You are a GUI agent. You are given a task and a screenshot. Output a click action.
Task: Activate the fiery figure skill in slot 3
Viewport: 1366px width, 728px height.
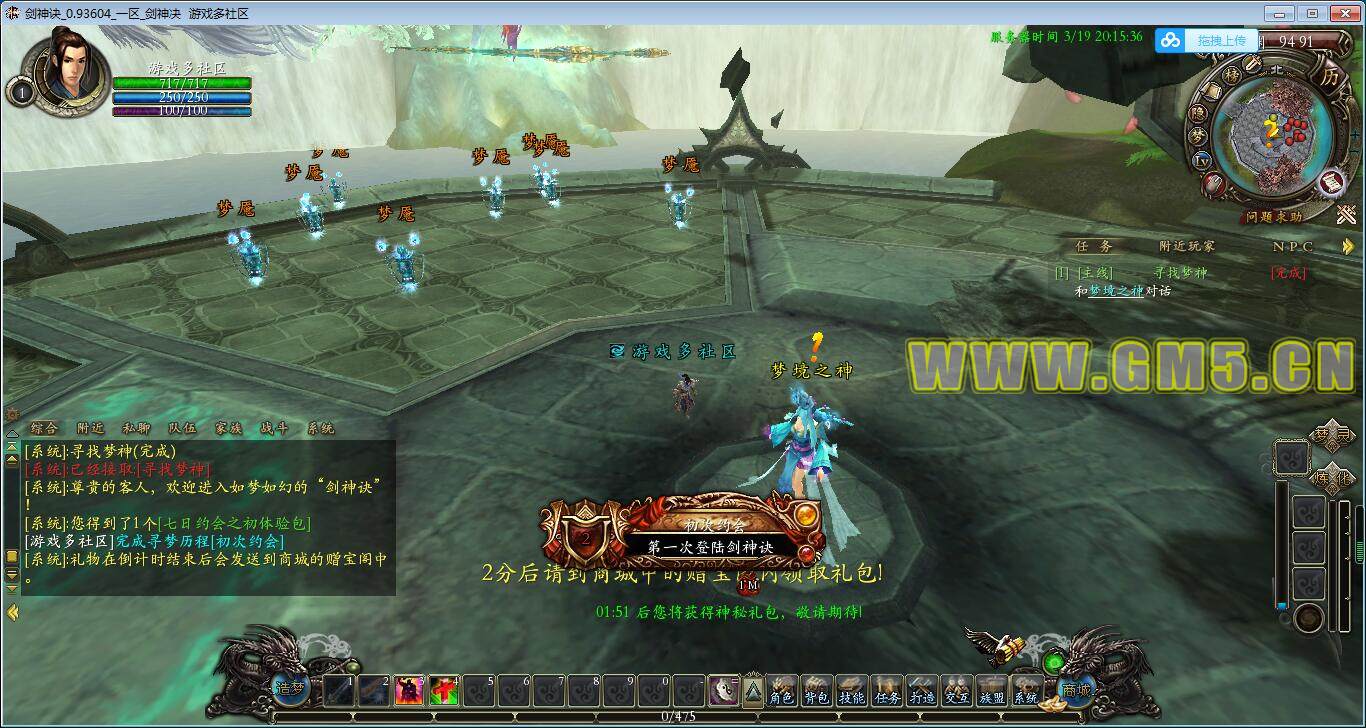pyautogui.click(x=409, y=691)
